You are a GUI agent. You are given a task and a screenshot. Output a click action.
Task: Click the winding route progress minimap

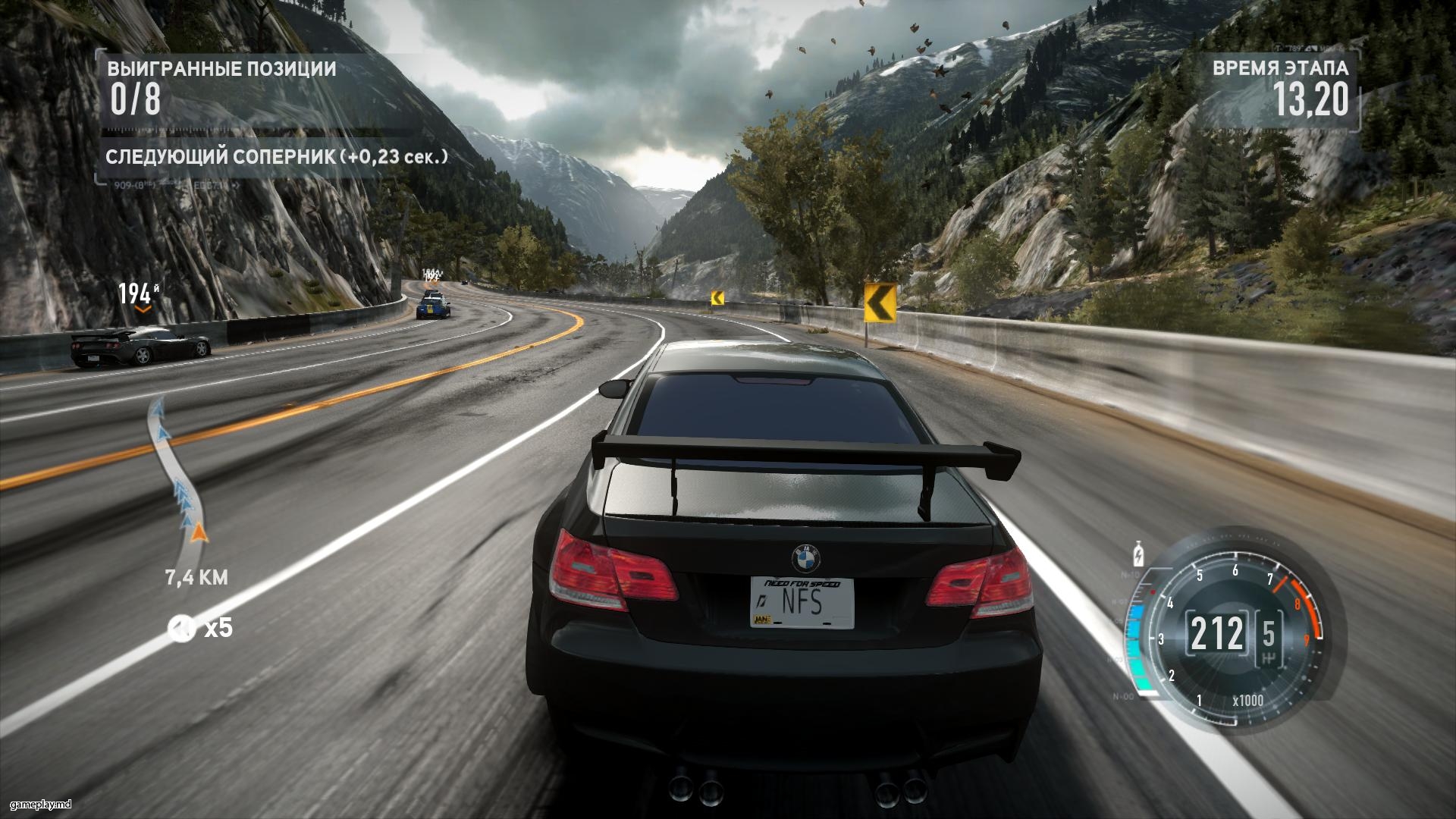[176, 470]
